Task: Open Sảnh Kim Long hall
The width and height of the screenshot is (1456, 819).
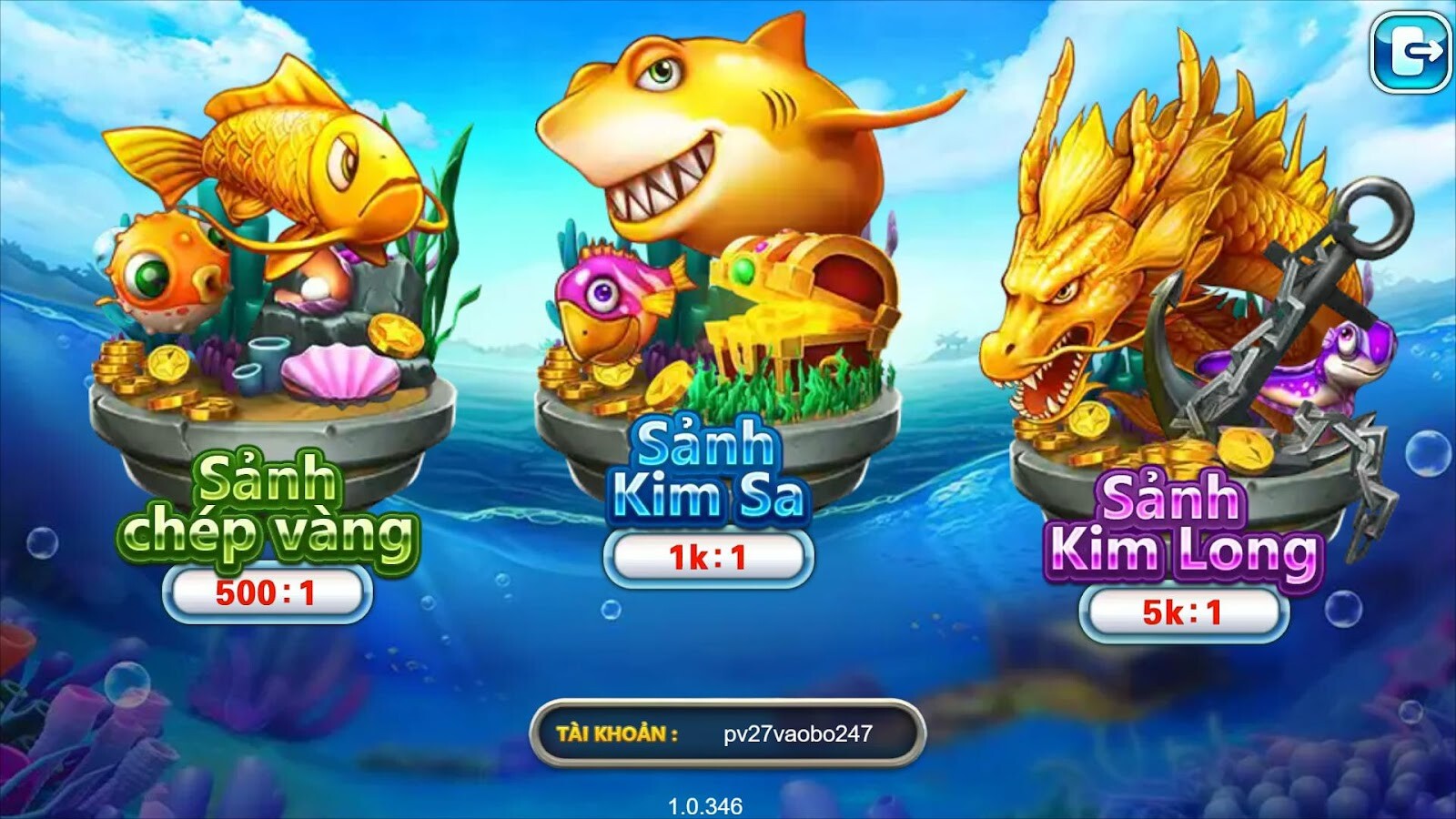Action: pyautogui.click(x=1183, y=528)
